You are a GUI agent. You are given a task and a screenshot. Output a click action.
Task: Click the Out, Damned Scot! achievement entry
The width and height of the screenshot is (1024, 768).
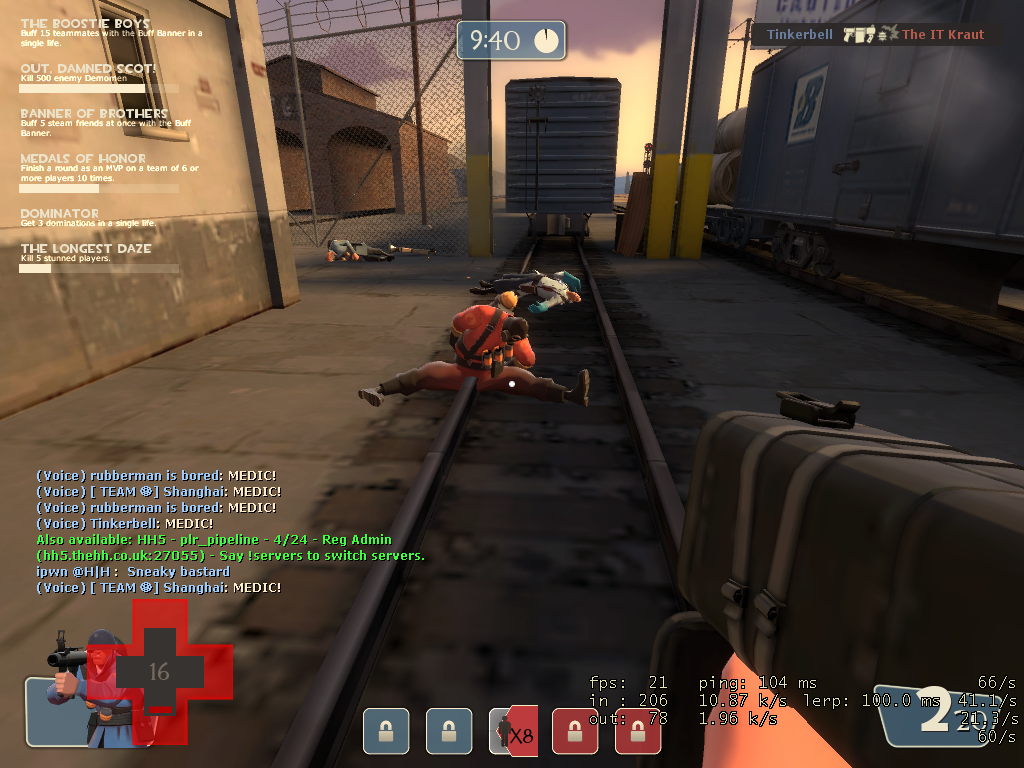coord(88,69)
